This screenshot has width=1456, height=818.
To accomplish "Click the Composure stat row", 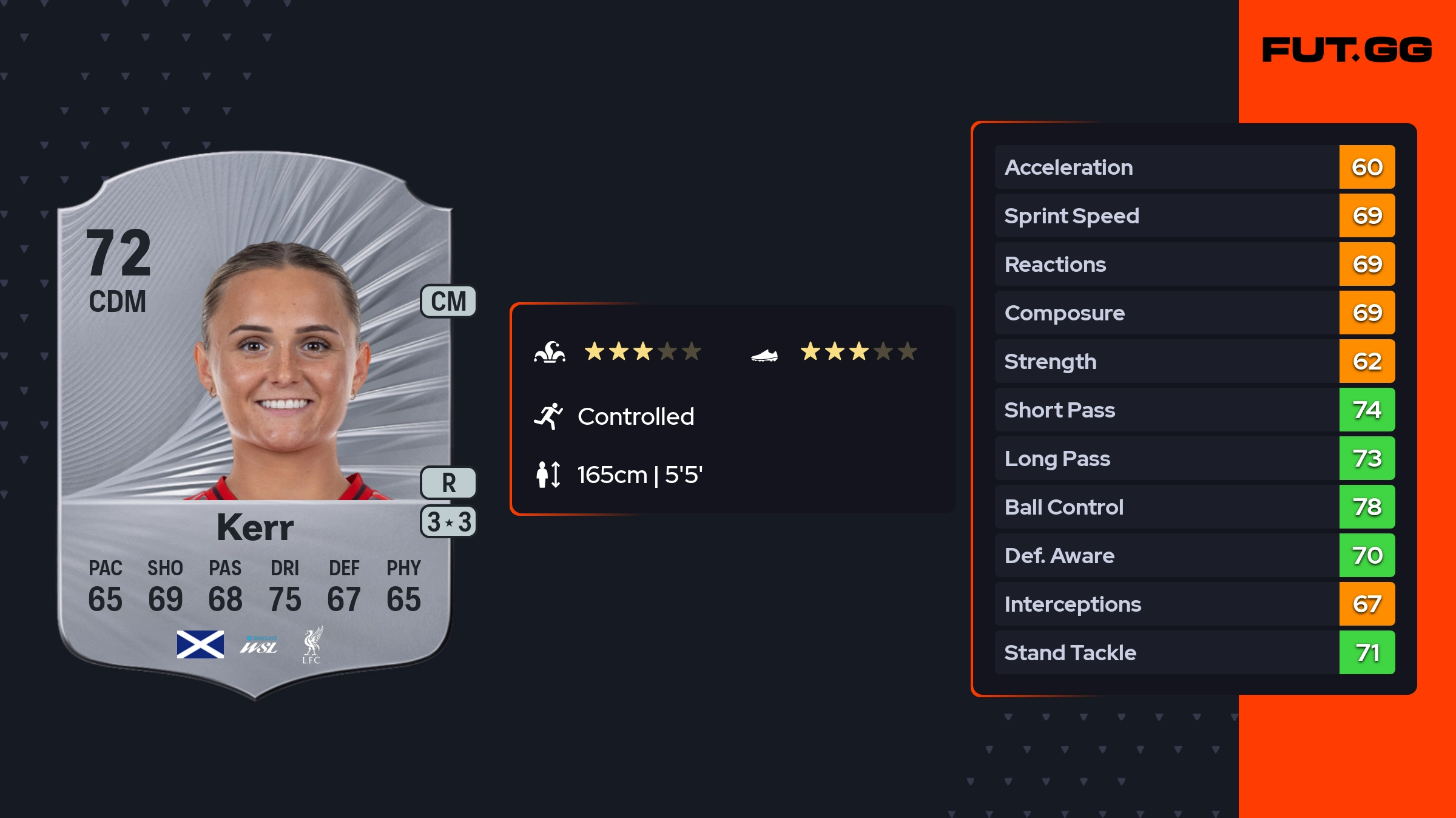I will 1194,313.
